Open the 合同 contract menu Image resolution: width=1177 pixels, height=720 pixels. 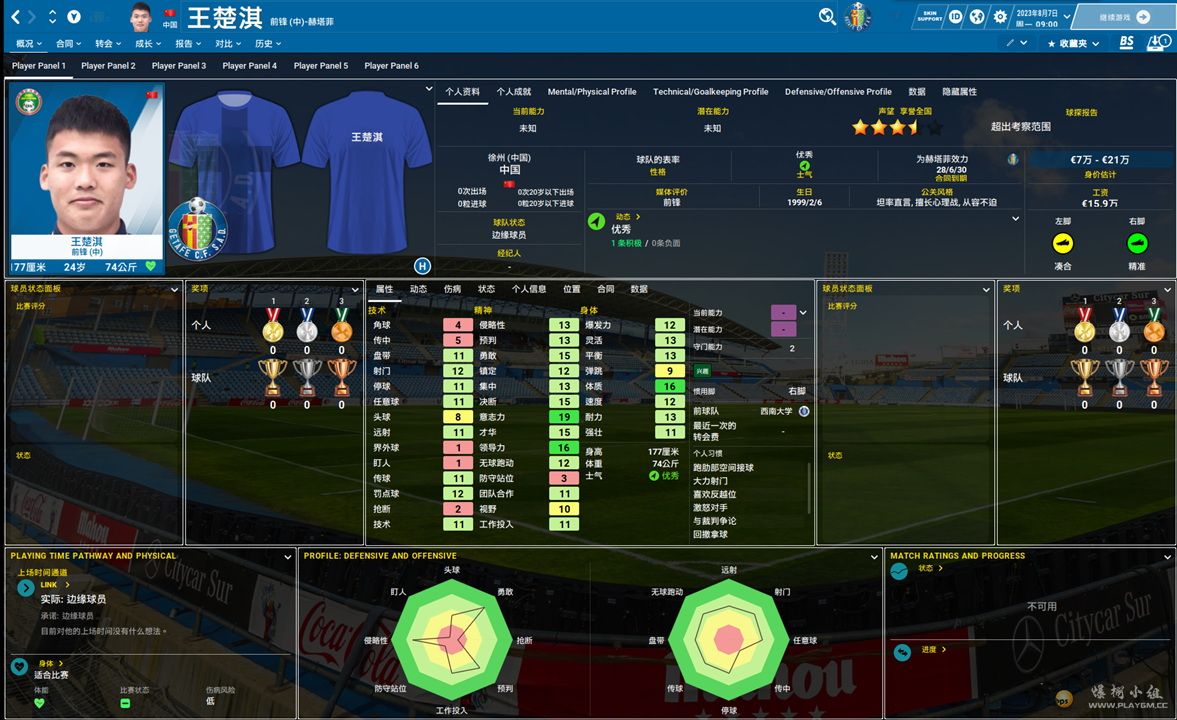(x=69, y=44)
